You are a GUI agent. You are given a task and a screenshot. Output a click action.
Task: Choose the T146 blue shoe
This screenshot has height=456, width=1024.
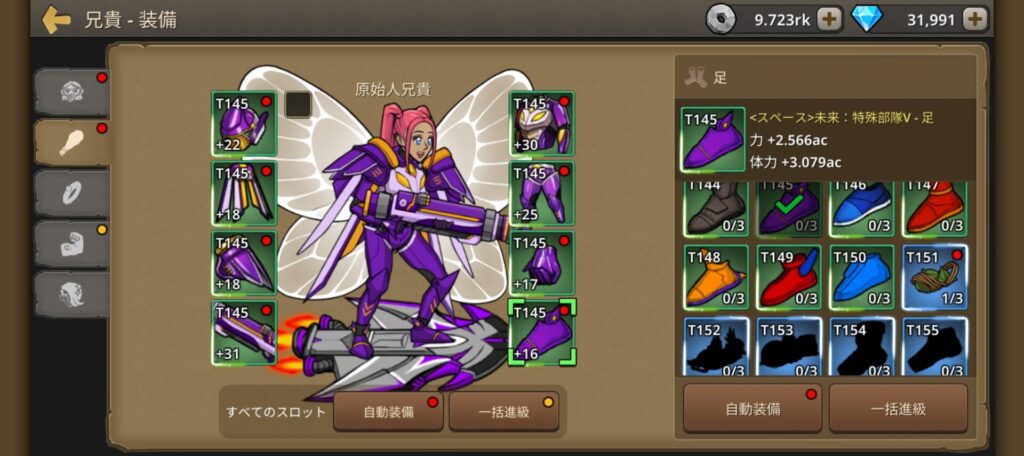click(862, 207)
